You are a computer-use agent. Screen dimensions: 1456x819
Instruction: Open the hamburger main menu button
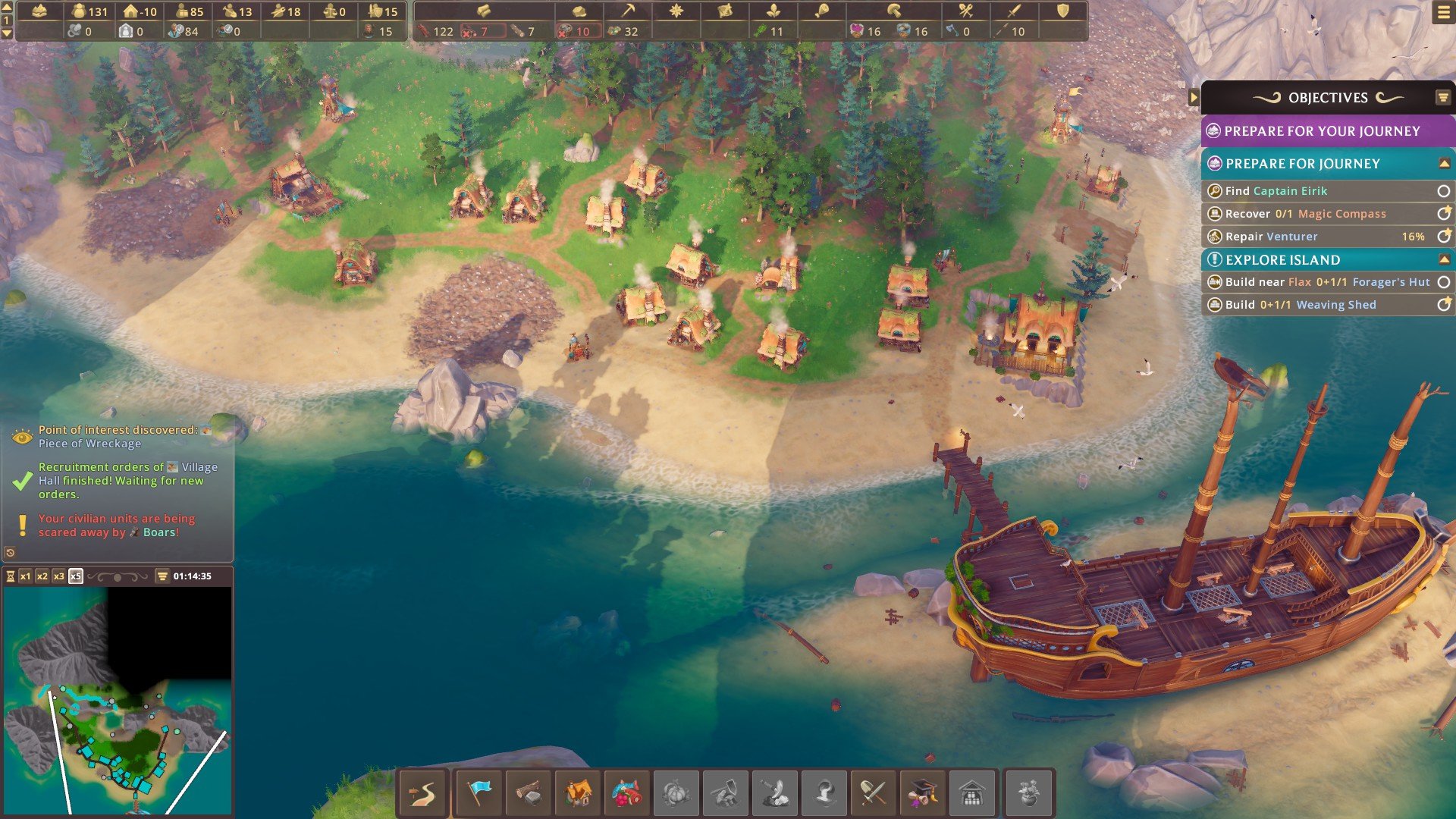tap(1443, 13)
